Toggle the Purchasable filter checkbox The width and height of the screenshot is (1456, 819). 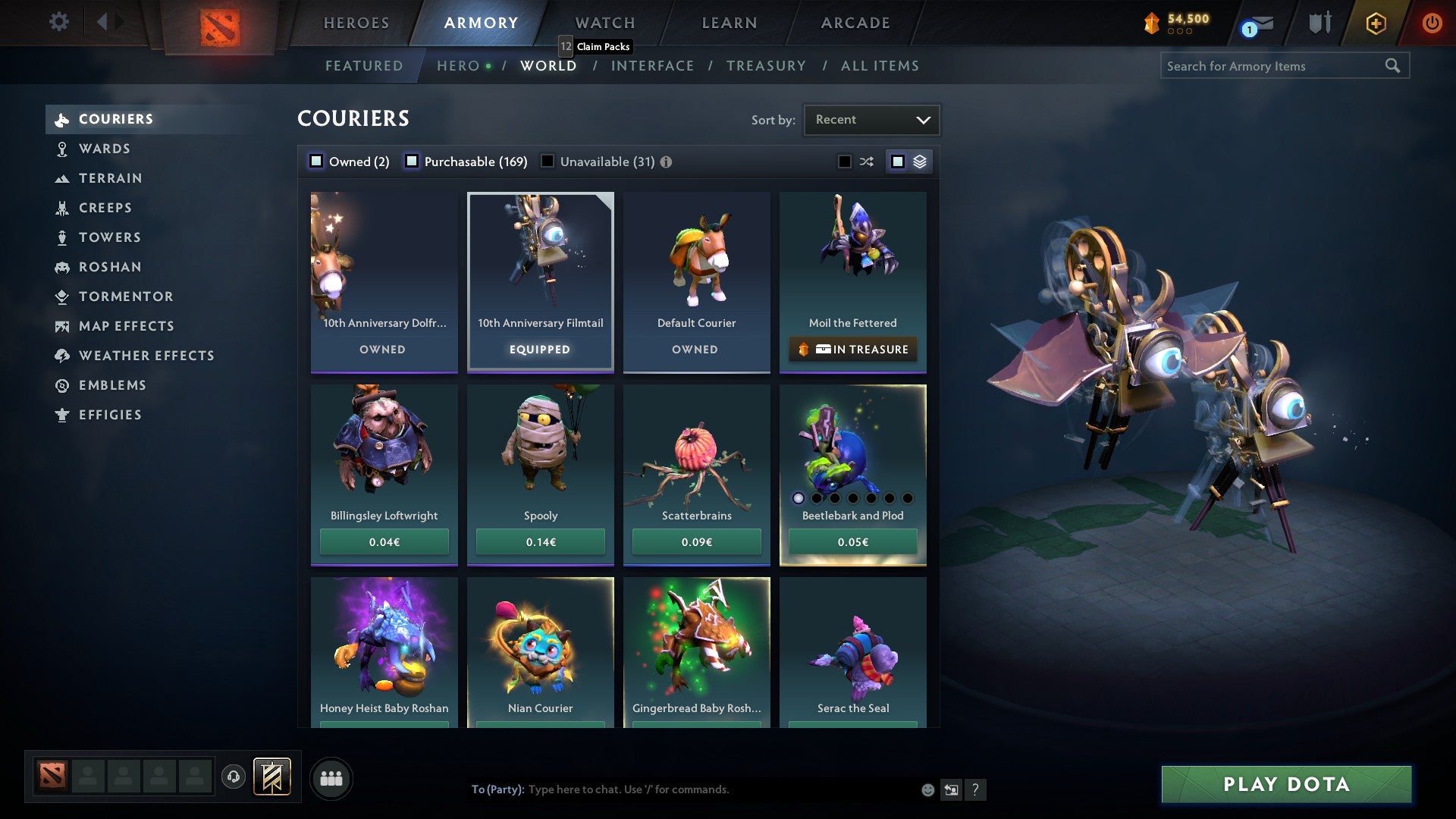pos(412,161)
